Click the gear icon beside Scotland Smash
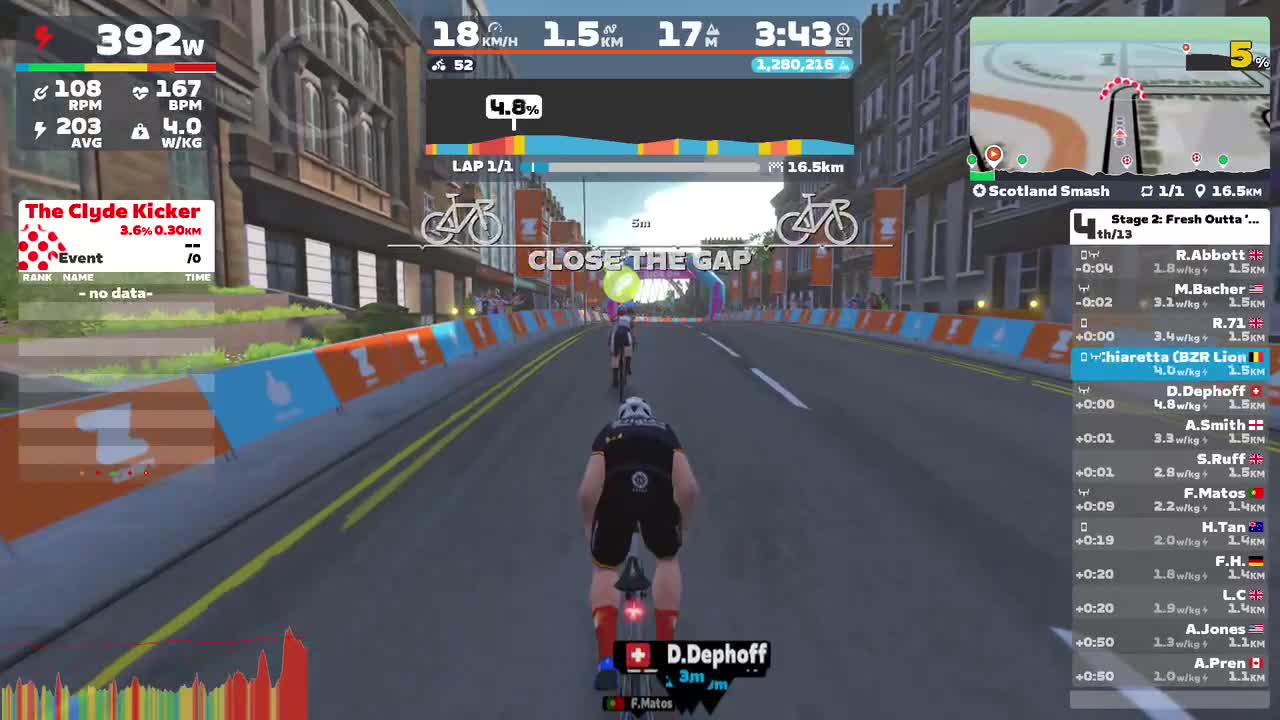1280x720 pixels. [x=979, y=190]
